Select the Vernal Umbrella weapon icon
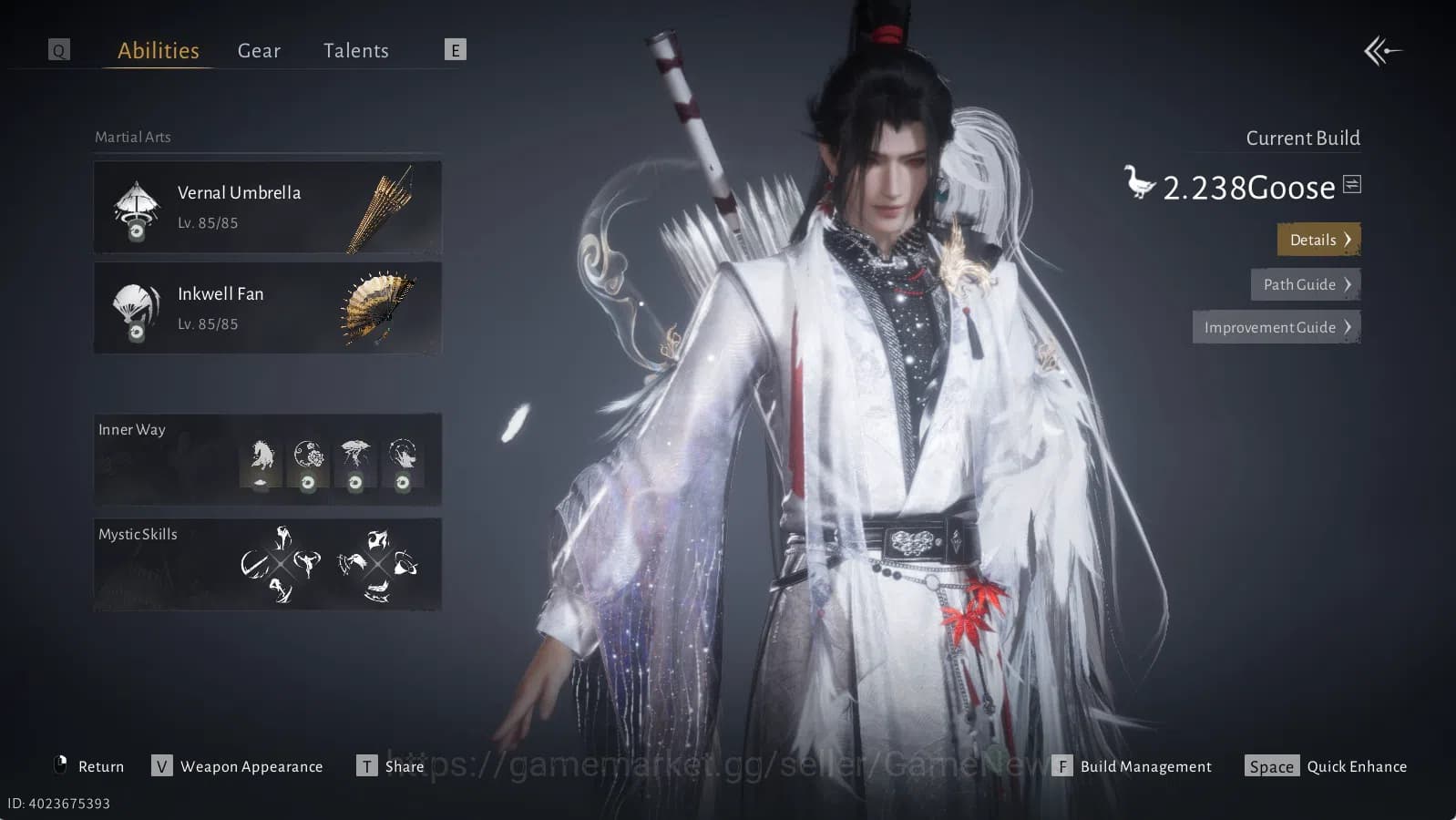The width and height of the screenshot is (1456, 820). tap(135, 207)
